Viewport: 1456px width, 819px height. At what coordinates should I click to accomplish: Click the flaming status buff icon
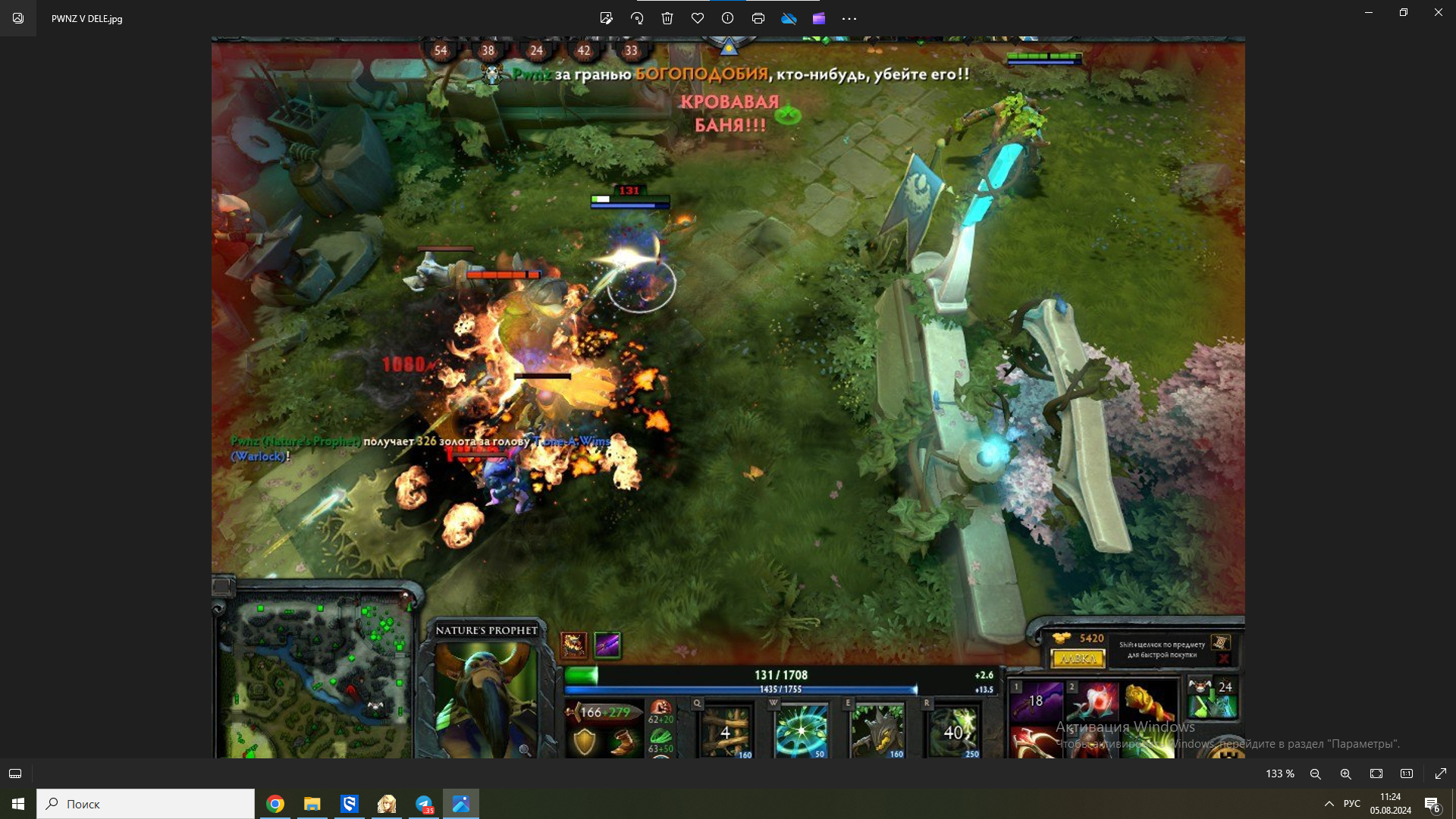point(573,645)
